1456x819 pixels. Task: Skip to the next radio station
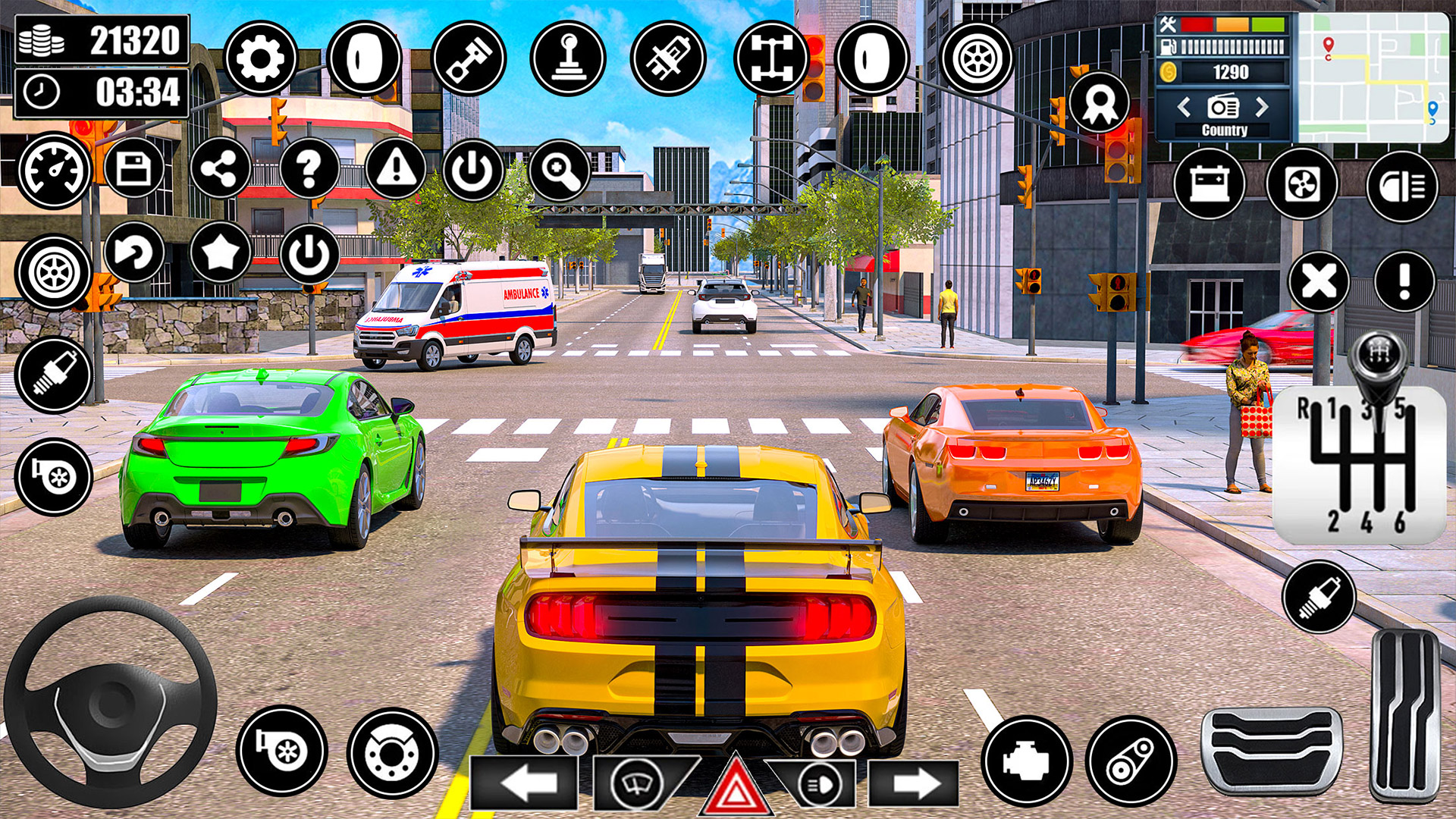[x=1263, y=108]
